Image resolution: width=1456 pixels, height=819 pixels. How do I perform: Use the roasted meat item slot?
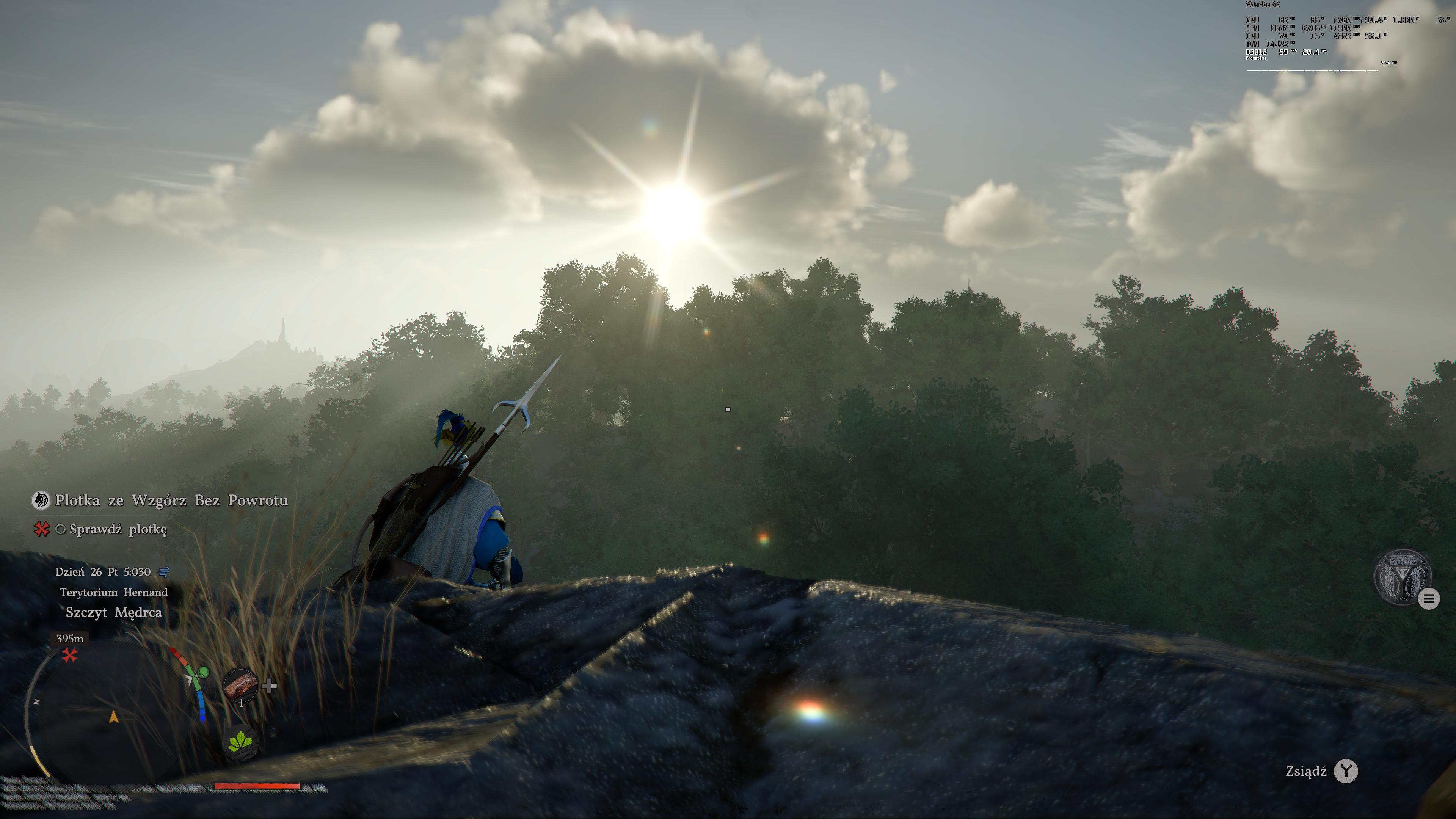[241, 686]
